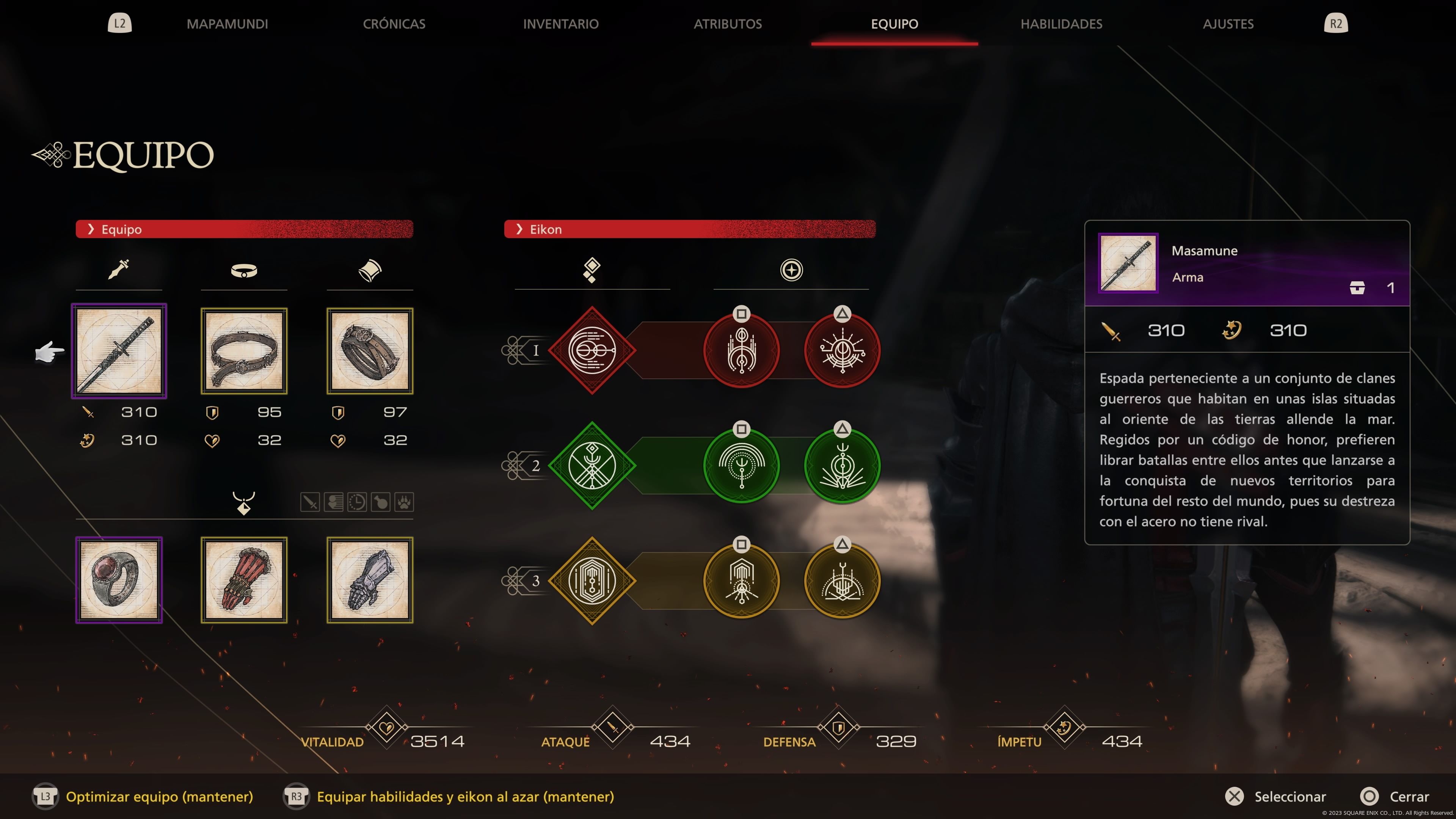Show the Atributos tab

coord(728,24)
